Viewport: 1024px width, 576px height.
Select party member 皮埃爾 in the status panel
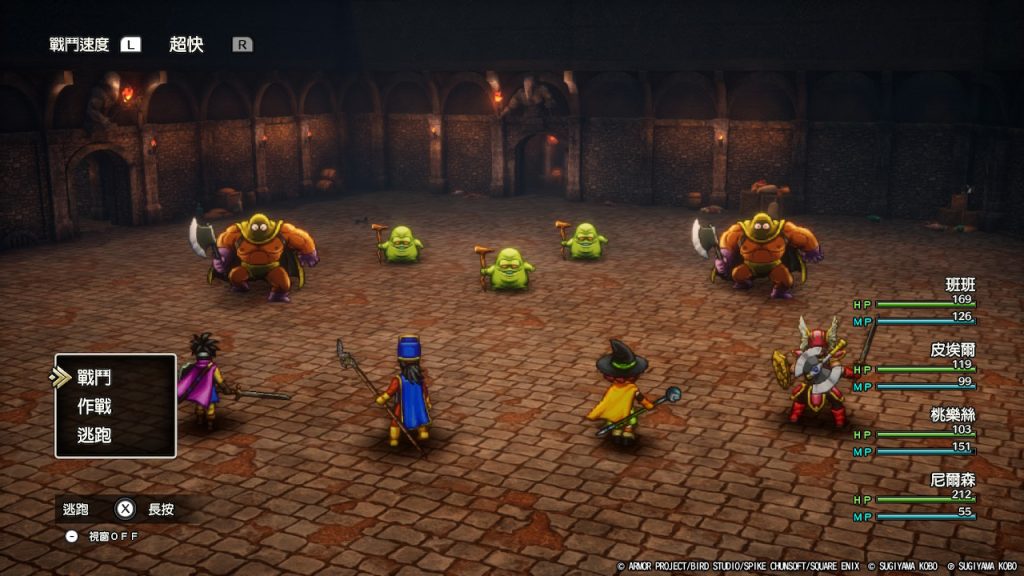[952, 350]
